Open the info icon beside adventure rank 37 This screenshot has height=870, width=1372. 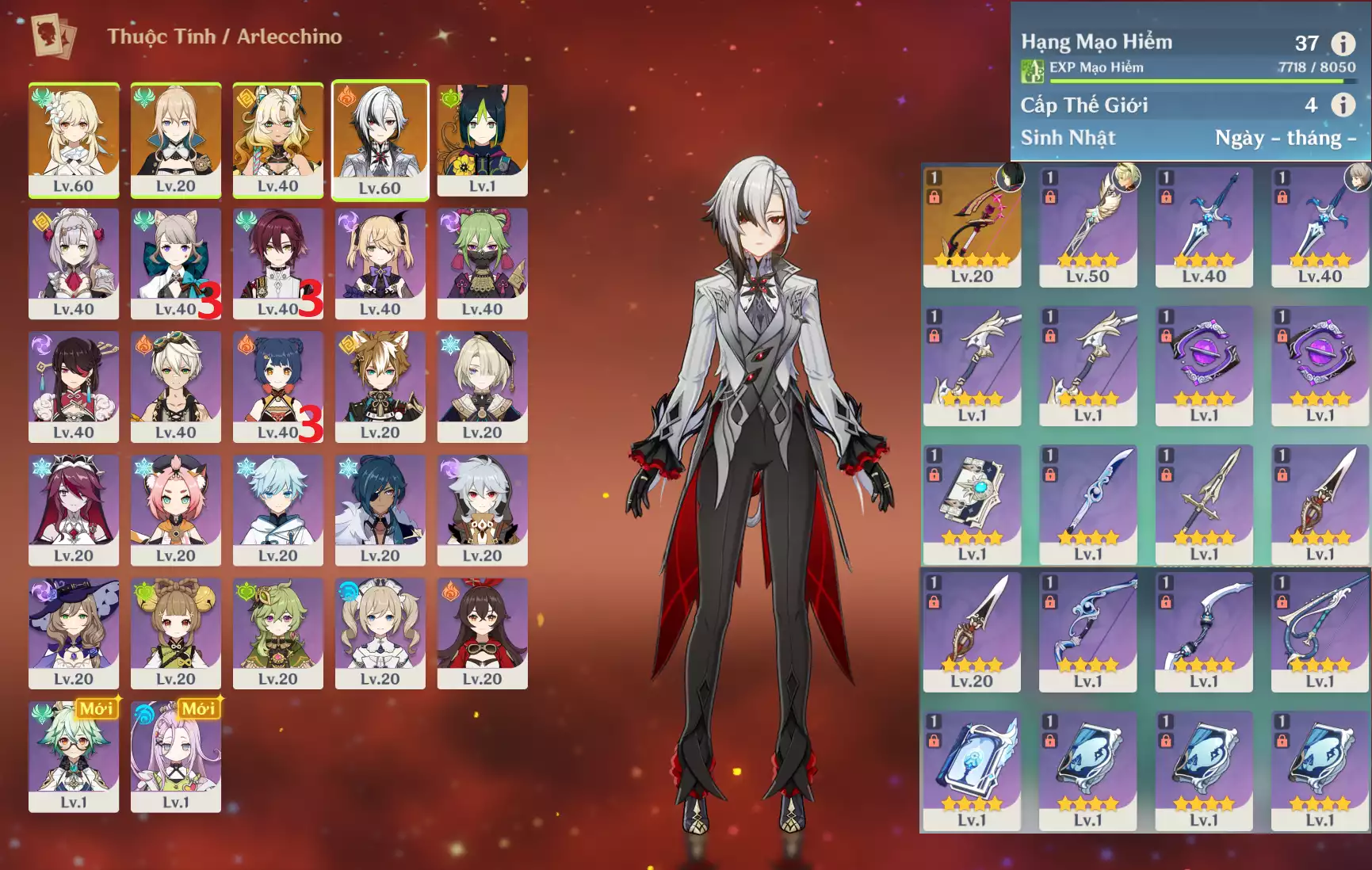tap(1343, 44)
